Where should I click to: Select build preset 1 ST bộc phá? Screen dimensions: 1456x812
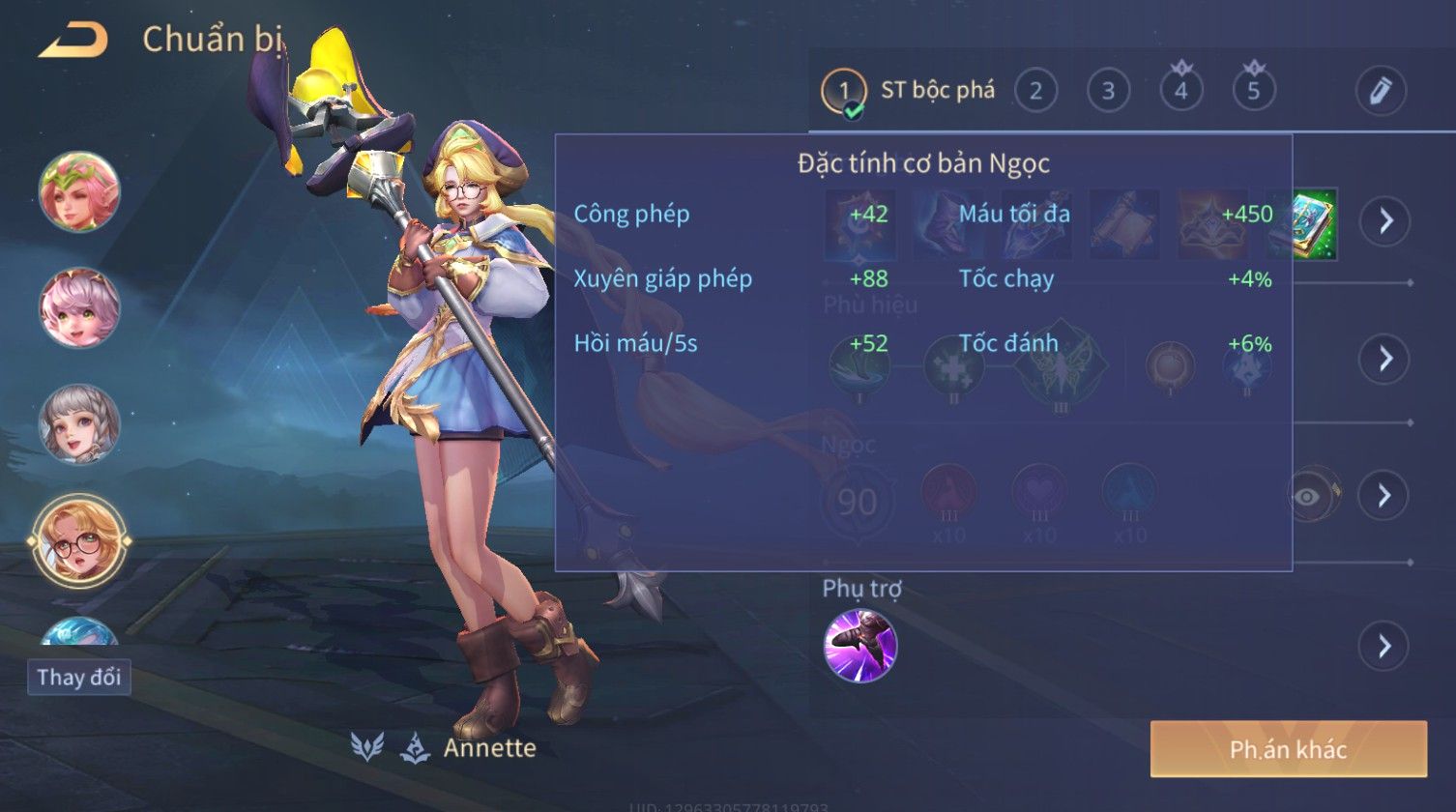point(909,92)
